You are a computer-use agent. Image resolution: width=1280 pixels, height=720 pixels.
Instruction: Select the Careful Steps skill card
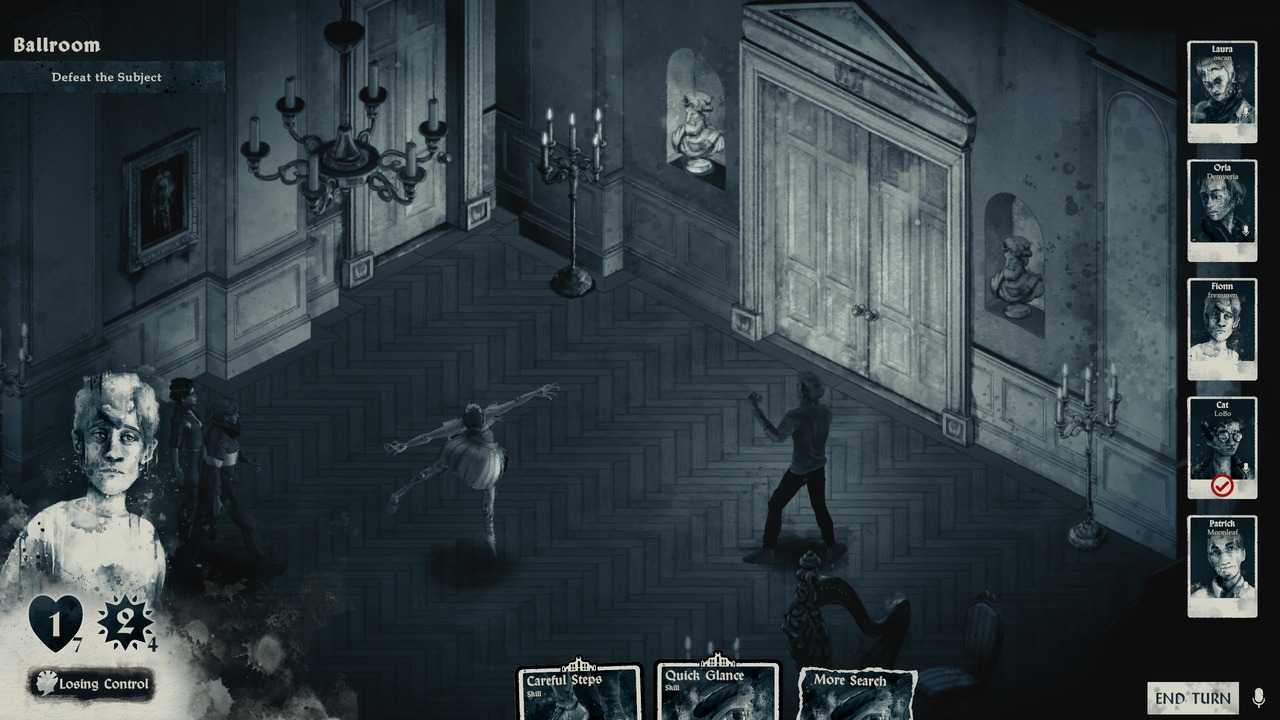[578, 694]
